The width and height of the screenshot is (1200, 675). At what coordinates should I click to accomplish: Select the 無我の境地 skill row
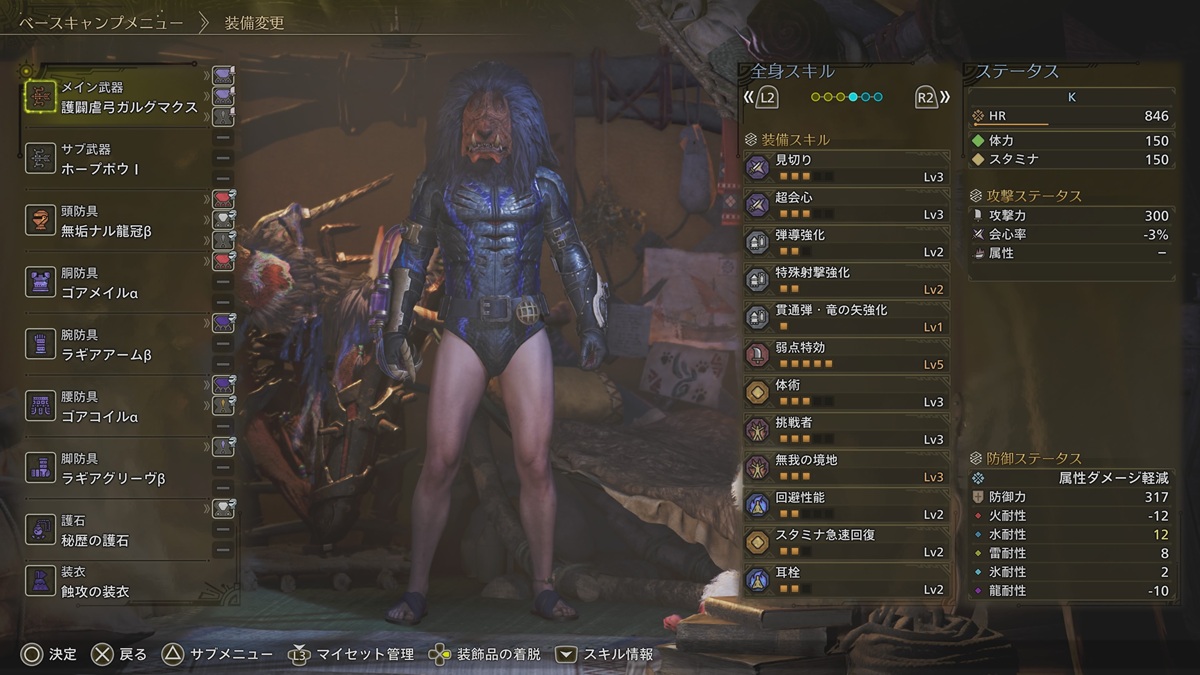[846, 466]
